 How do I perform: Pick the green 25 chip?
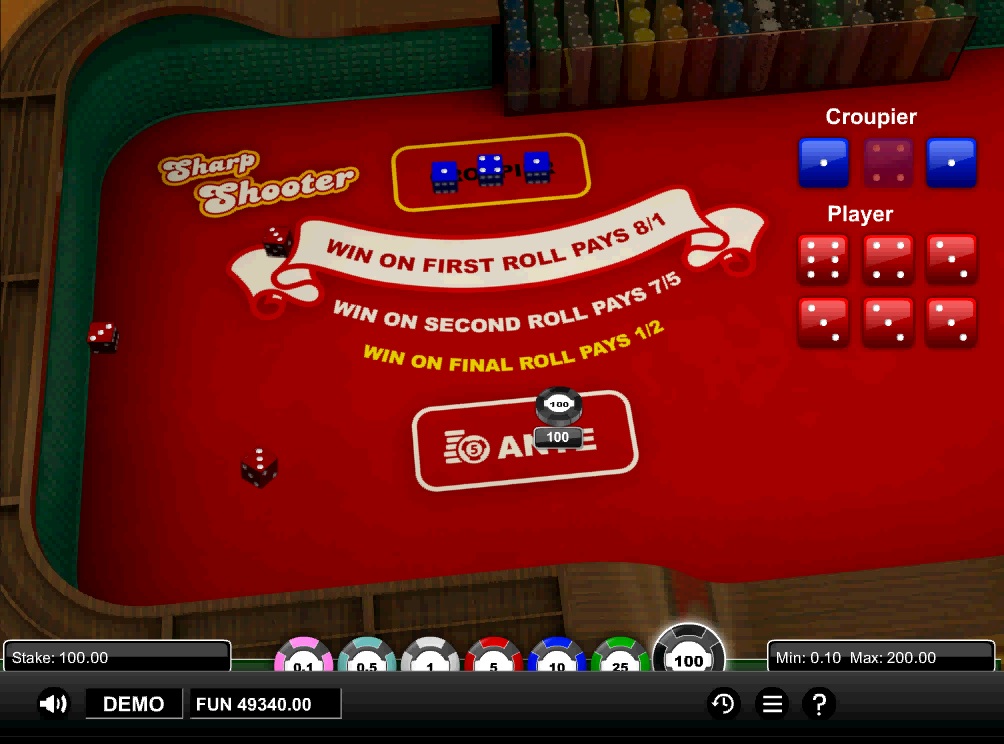click(x=620, y=658)
